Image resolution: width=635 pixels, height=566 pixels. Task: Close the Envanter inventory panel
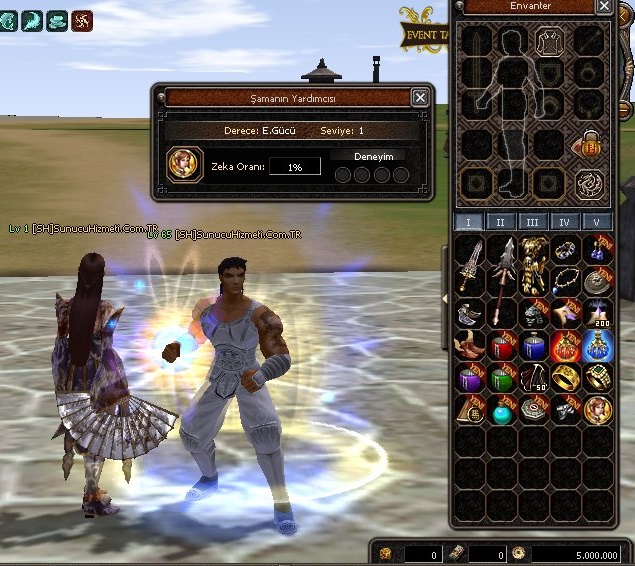click(604, 6)
